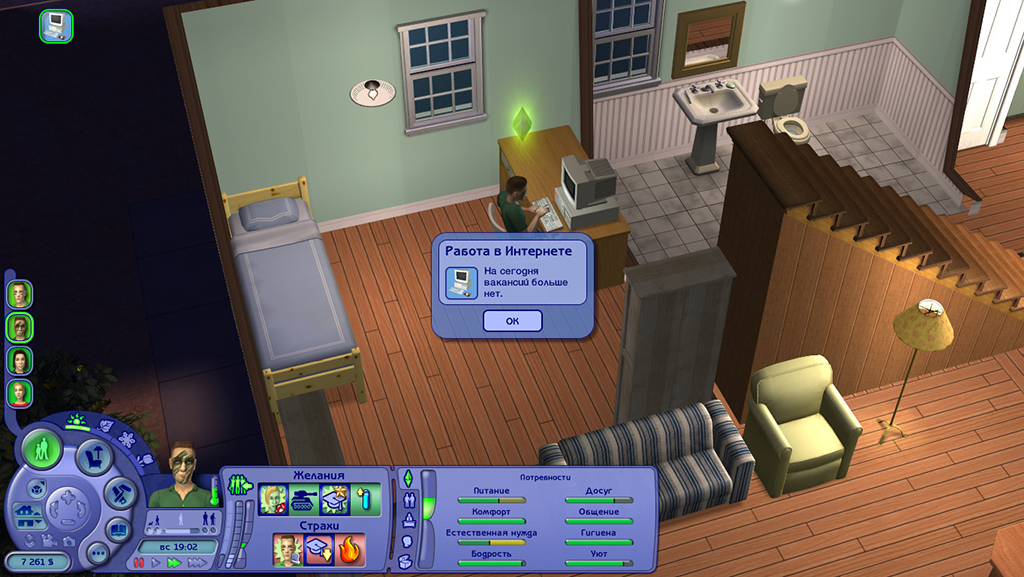The width and height of the screenshot is (1024, 577).
Task: Select the top Sim portrait in the family list
Action: (x=19, y=294)
